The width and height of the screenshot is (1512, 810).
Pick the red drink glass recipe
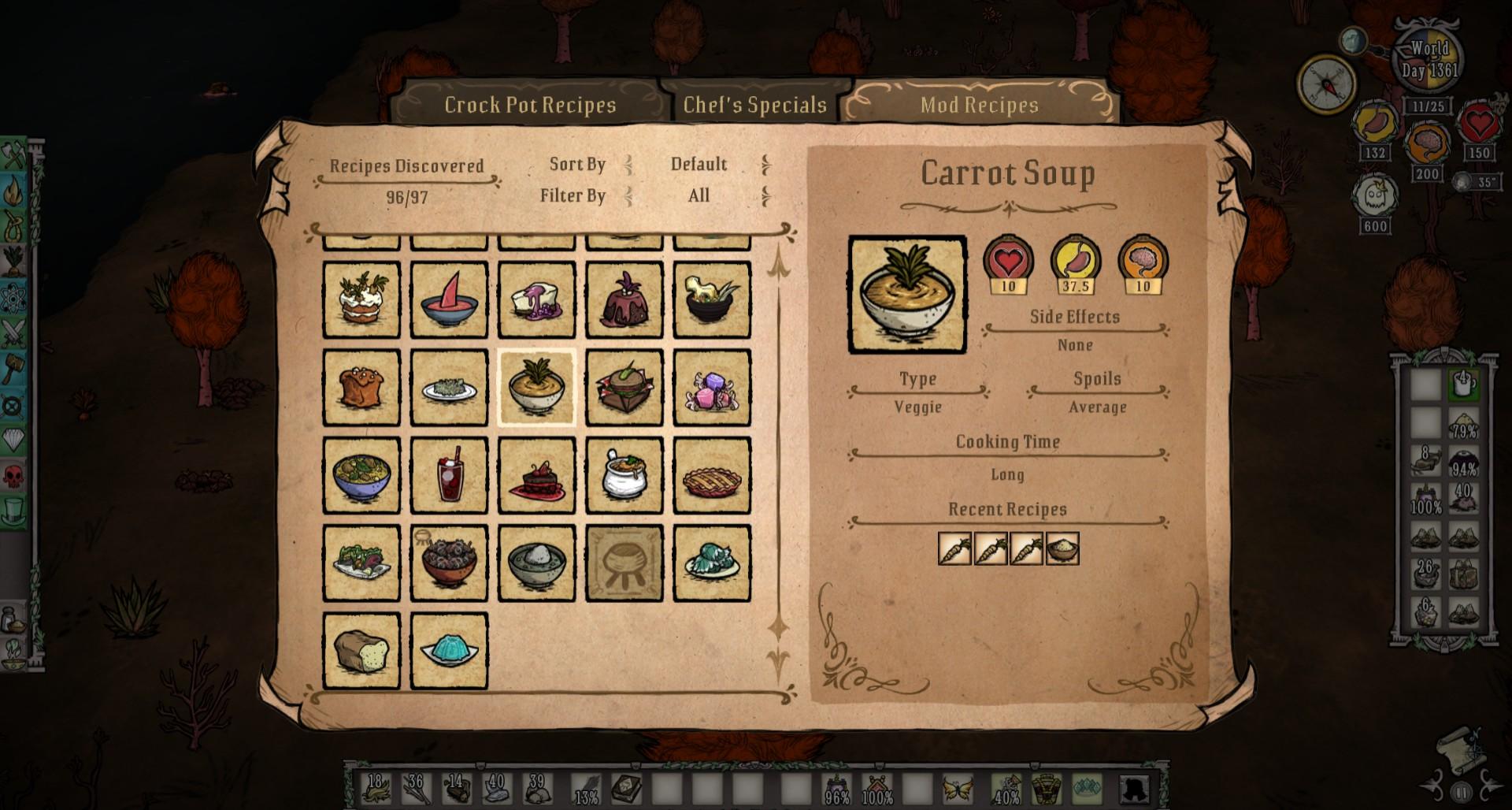coord(449,476)
